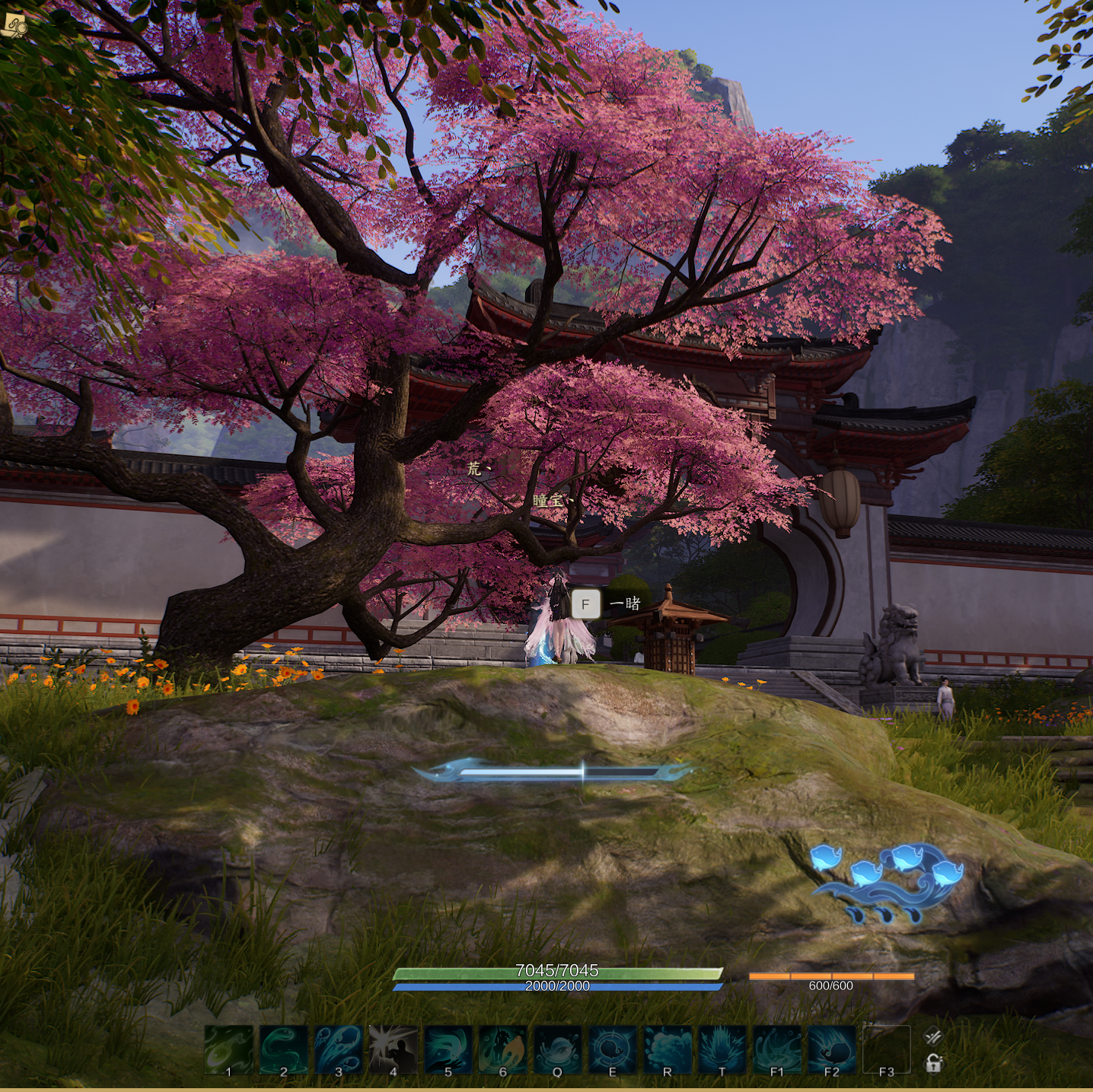
Task: Select the grey silhouette burst skill
Action: pos(393,1050)
